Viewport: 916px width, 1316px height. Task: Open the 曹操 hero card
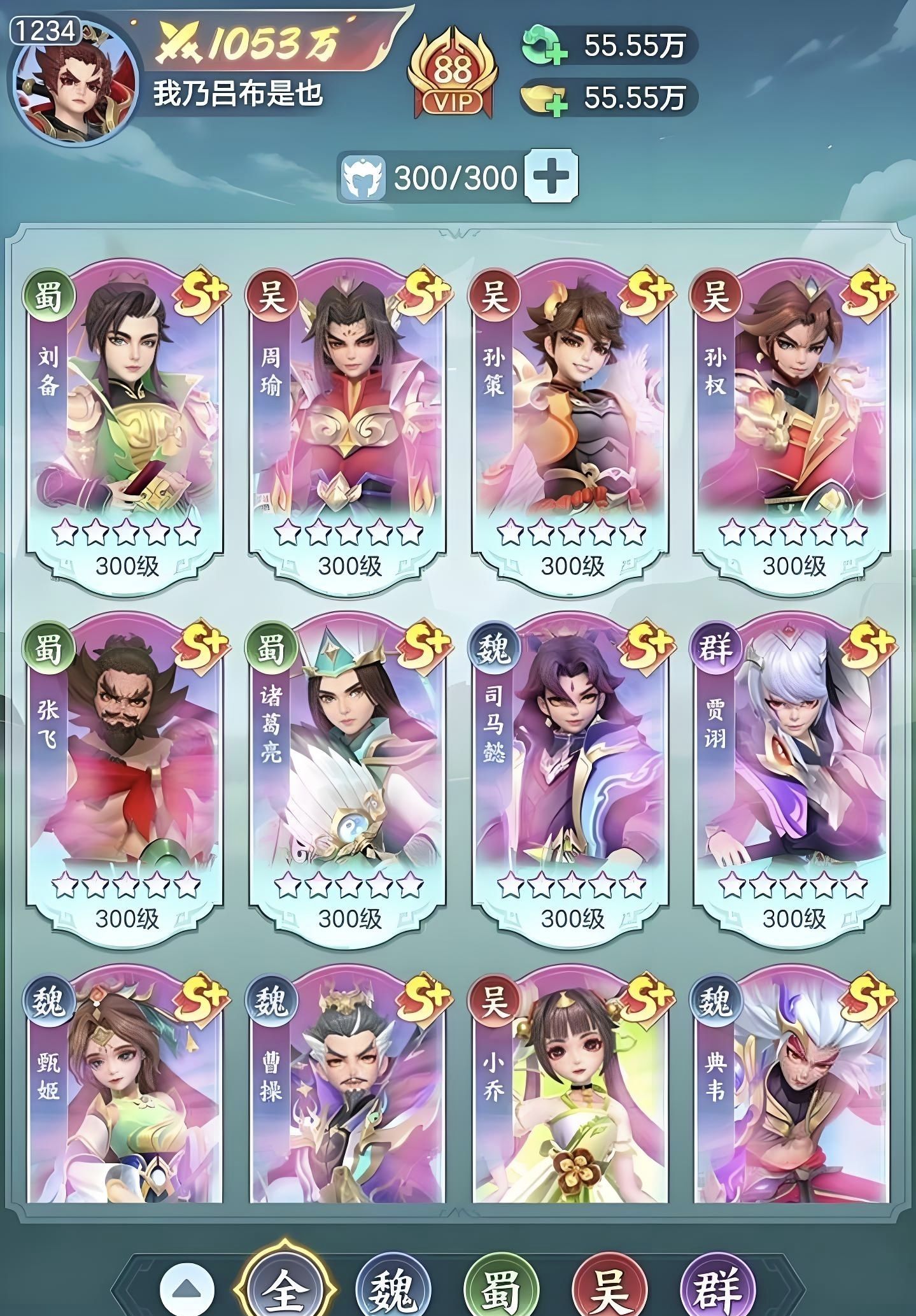pos(348,1089)
